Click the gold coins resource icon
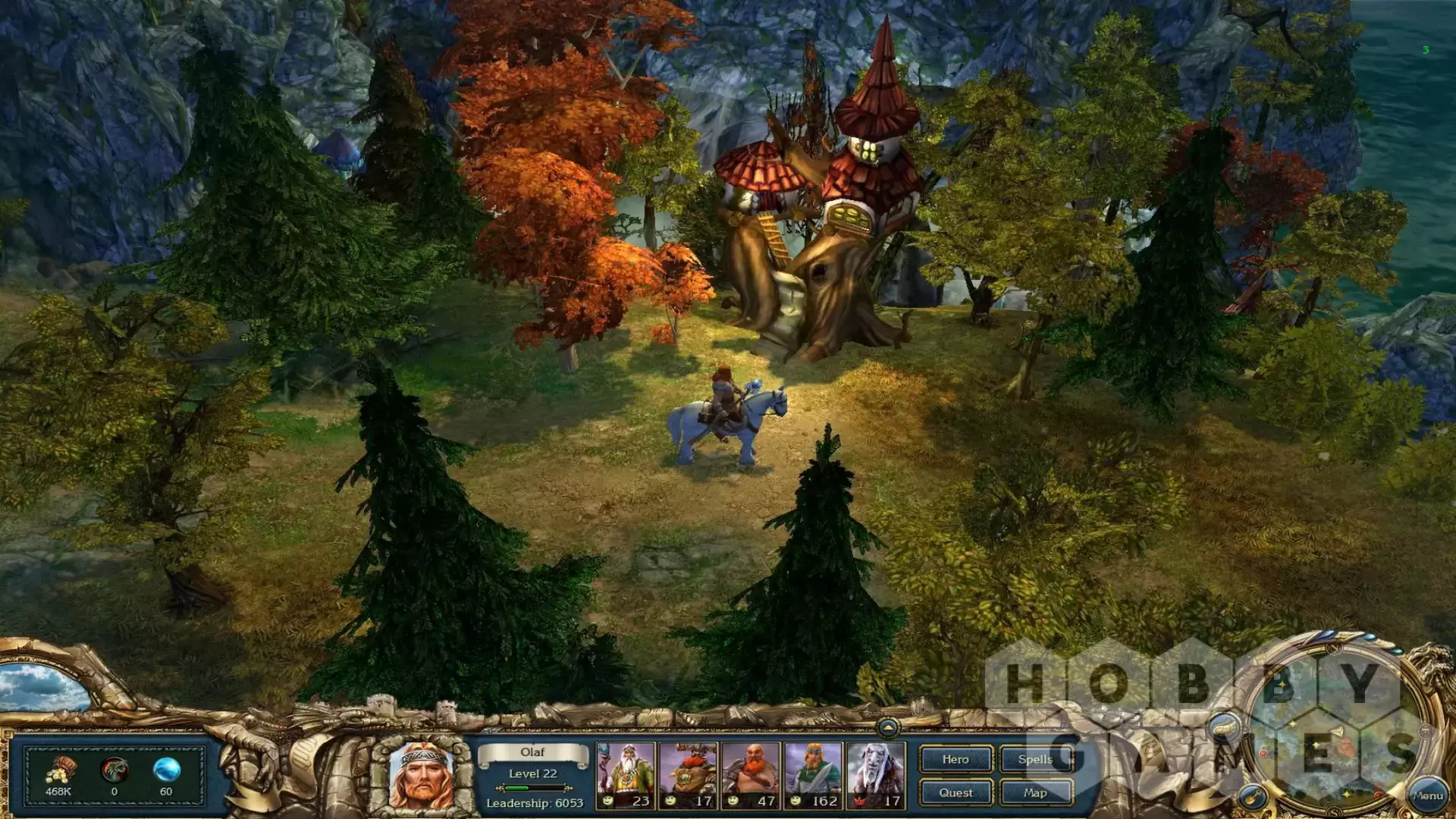This screenshot has height=819, width=1456. (59, 770)
